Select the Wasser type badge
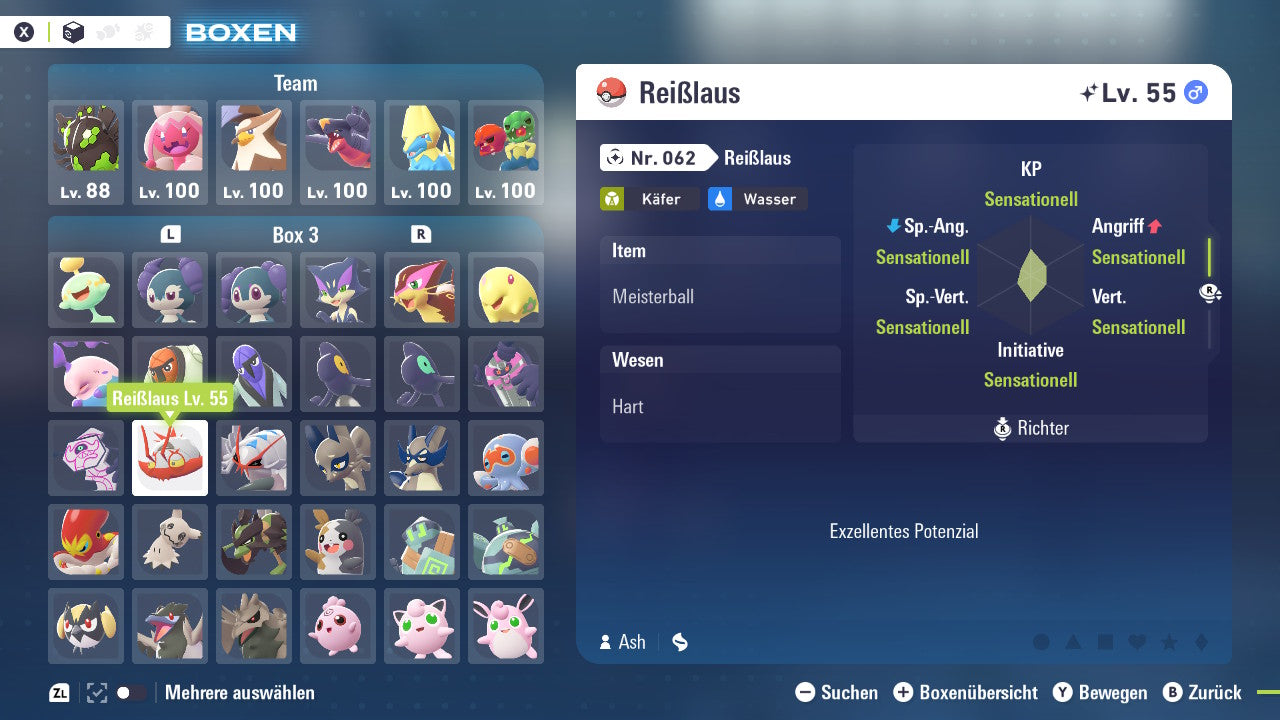This screenshot has height=720, width=1280. [x=757, y=199]
